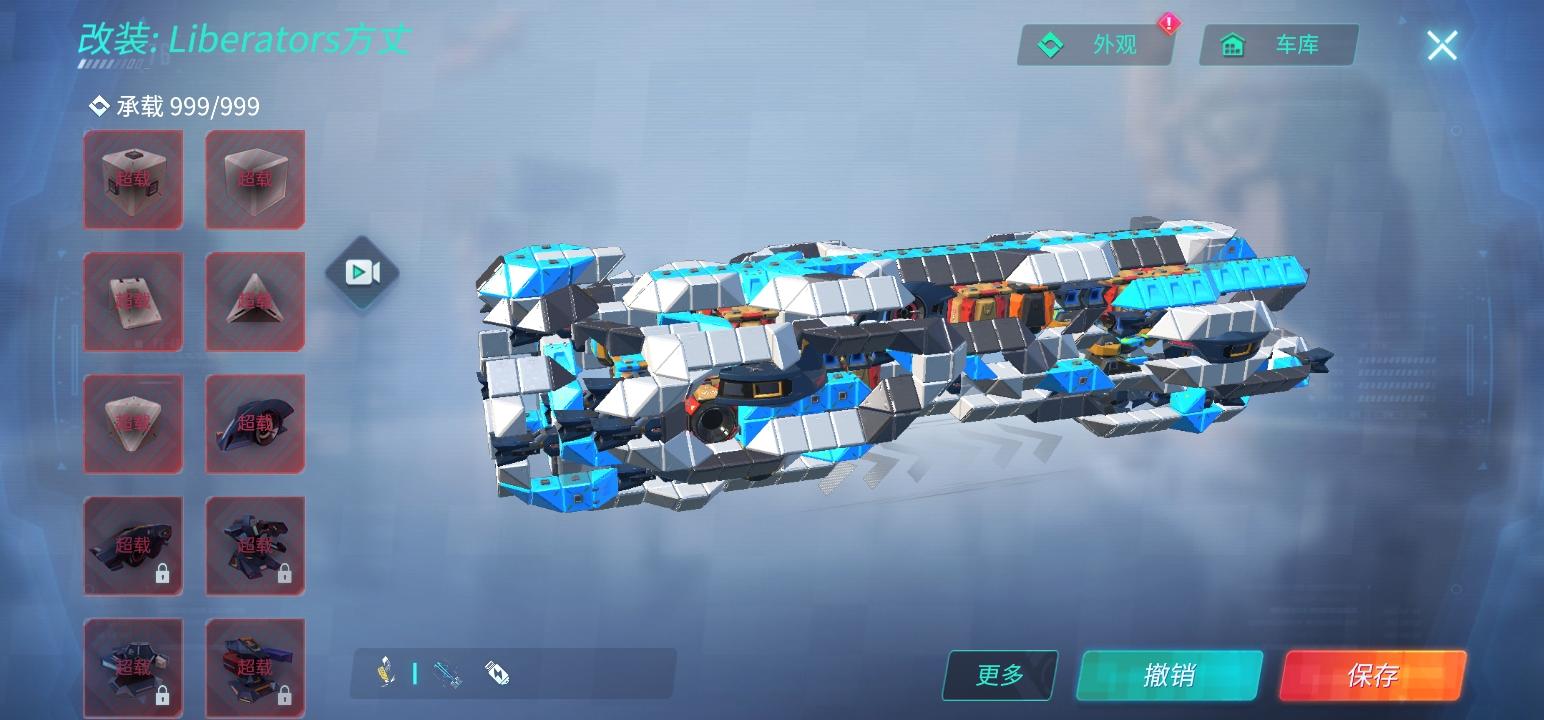Select the pointed pyramid block part
Image resolution: width=1544 pixels, height=720 pixels.
[255, 301]
